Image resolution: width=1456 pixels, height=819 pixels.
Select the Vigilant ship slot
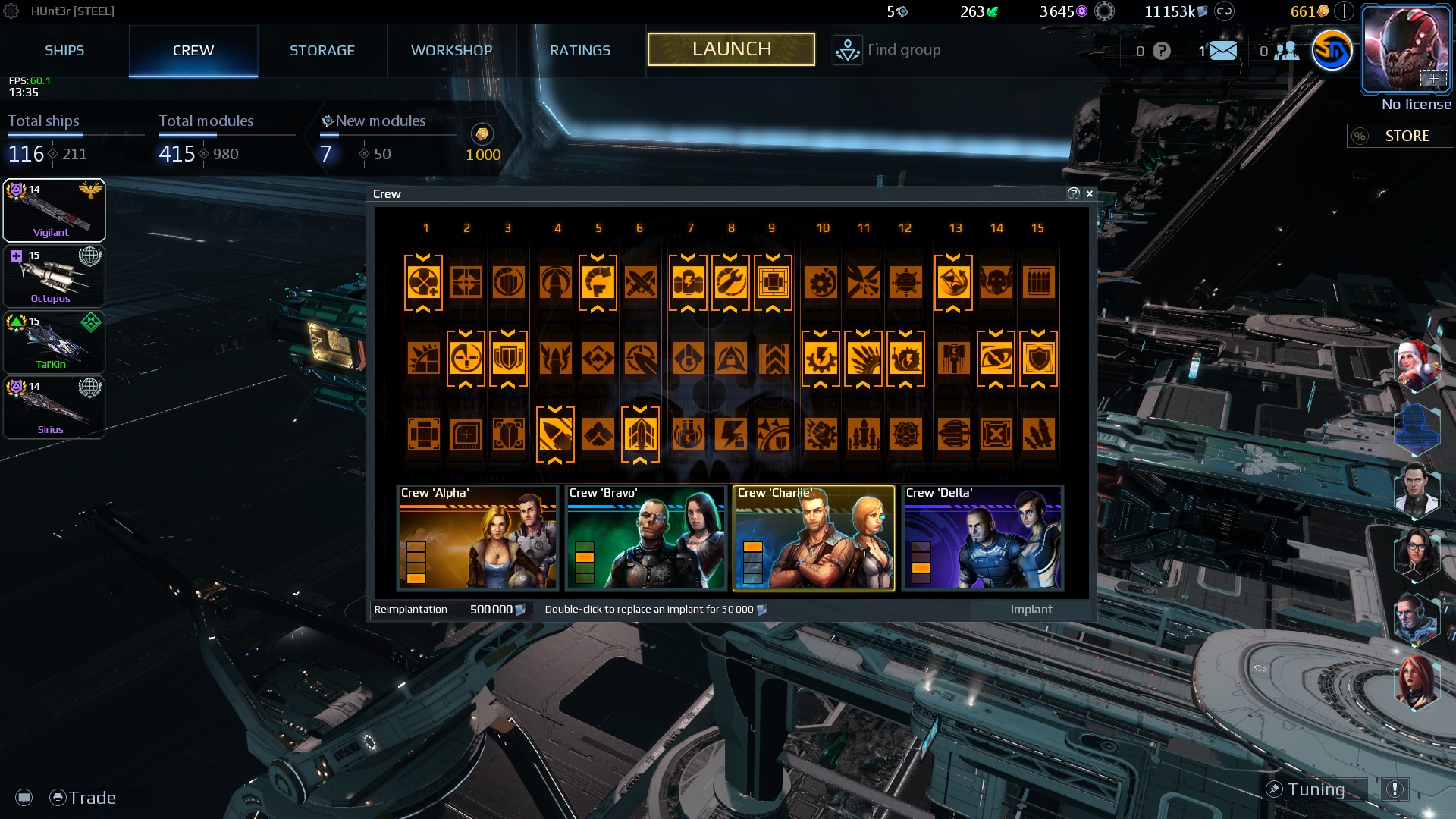point(54,211)
